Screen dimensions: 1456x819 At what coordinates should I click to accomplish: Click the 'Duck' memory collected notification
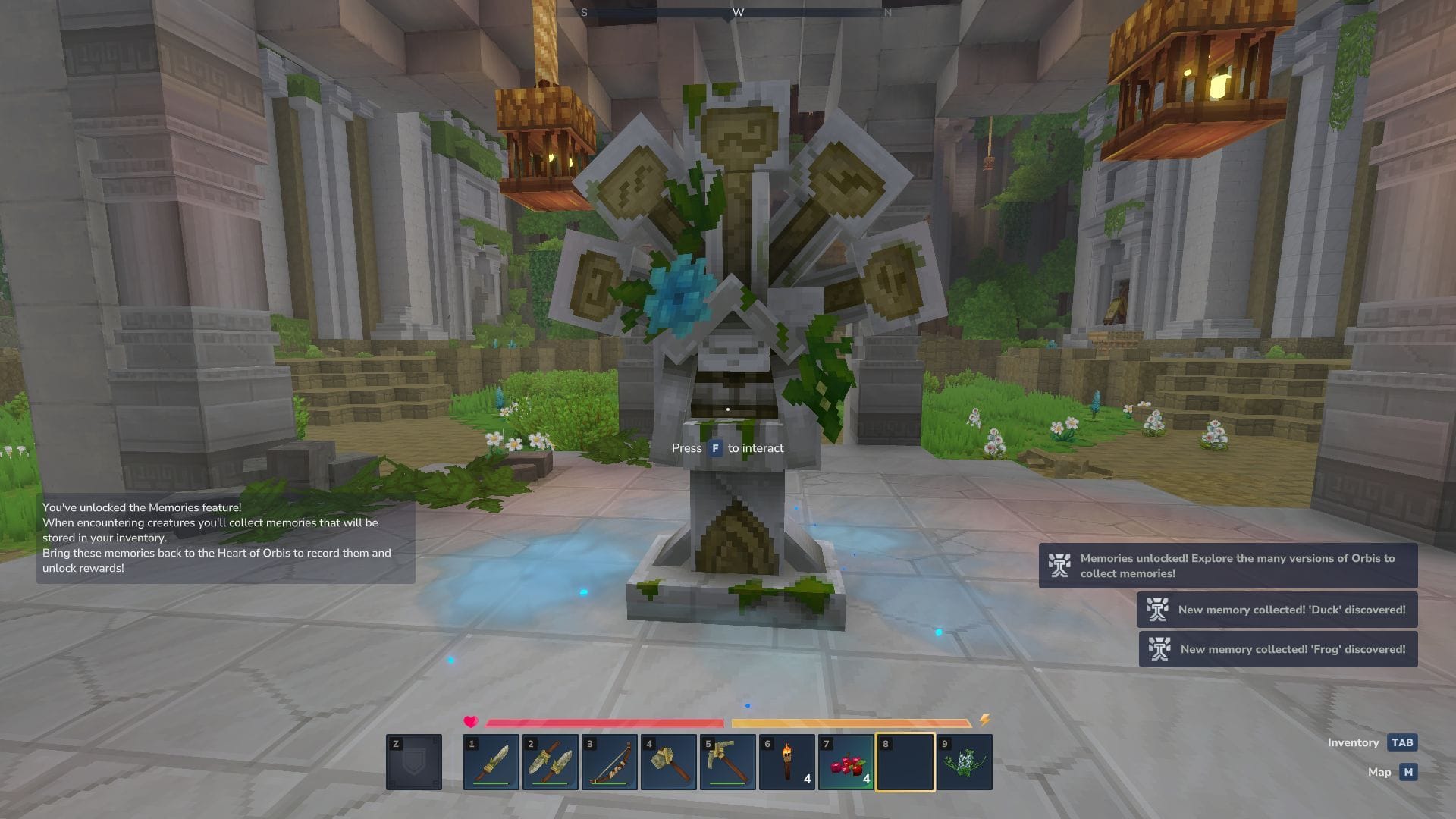(x=1277, y=610)
